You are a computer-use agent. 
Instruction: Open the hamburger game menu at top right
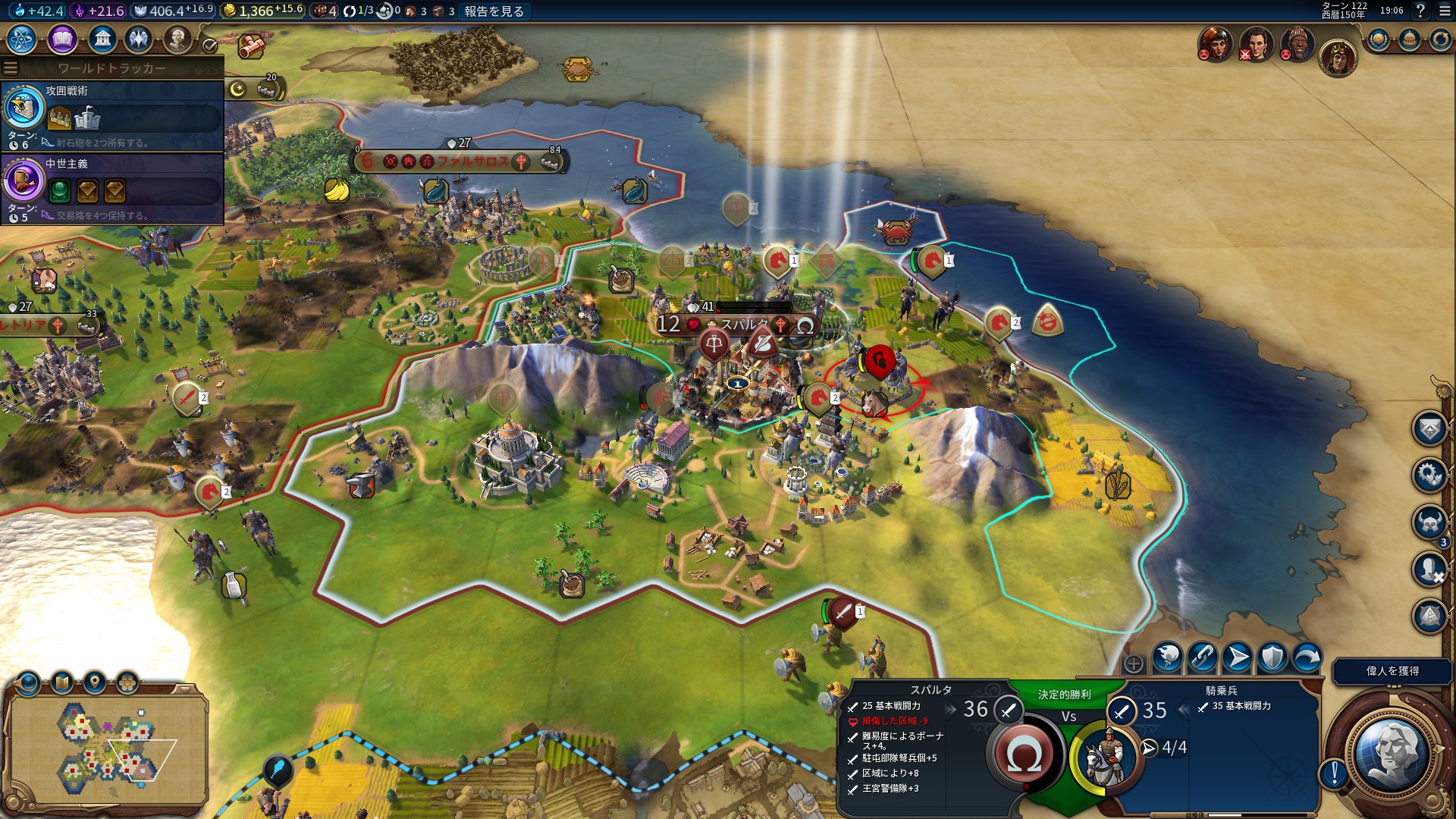click(1445, 11)
